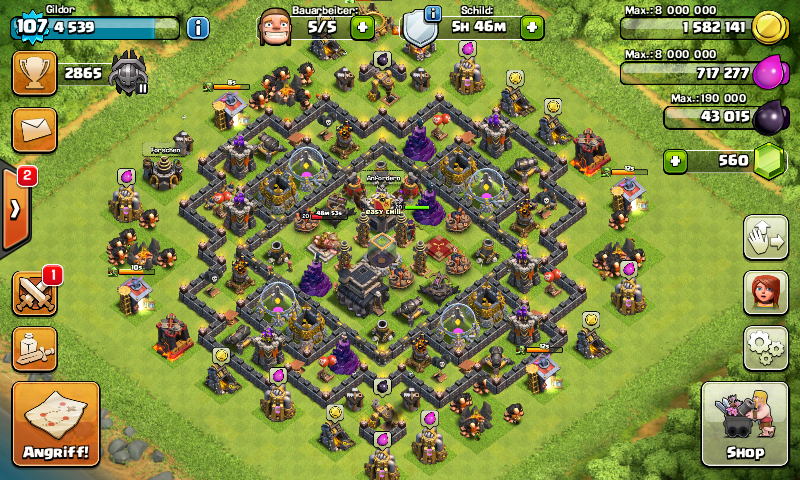
Task: Tap the league badge beside trophies
Action: [x=130, y=73]
